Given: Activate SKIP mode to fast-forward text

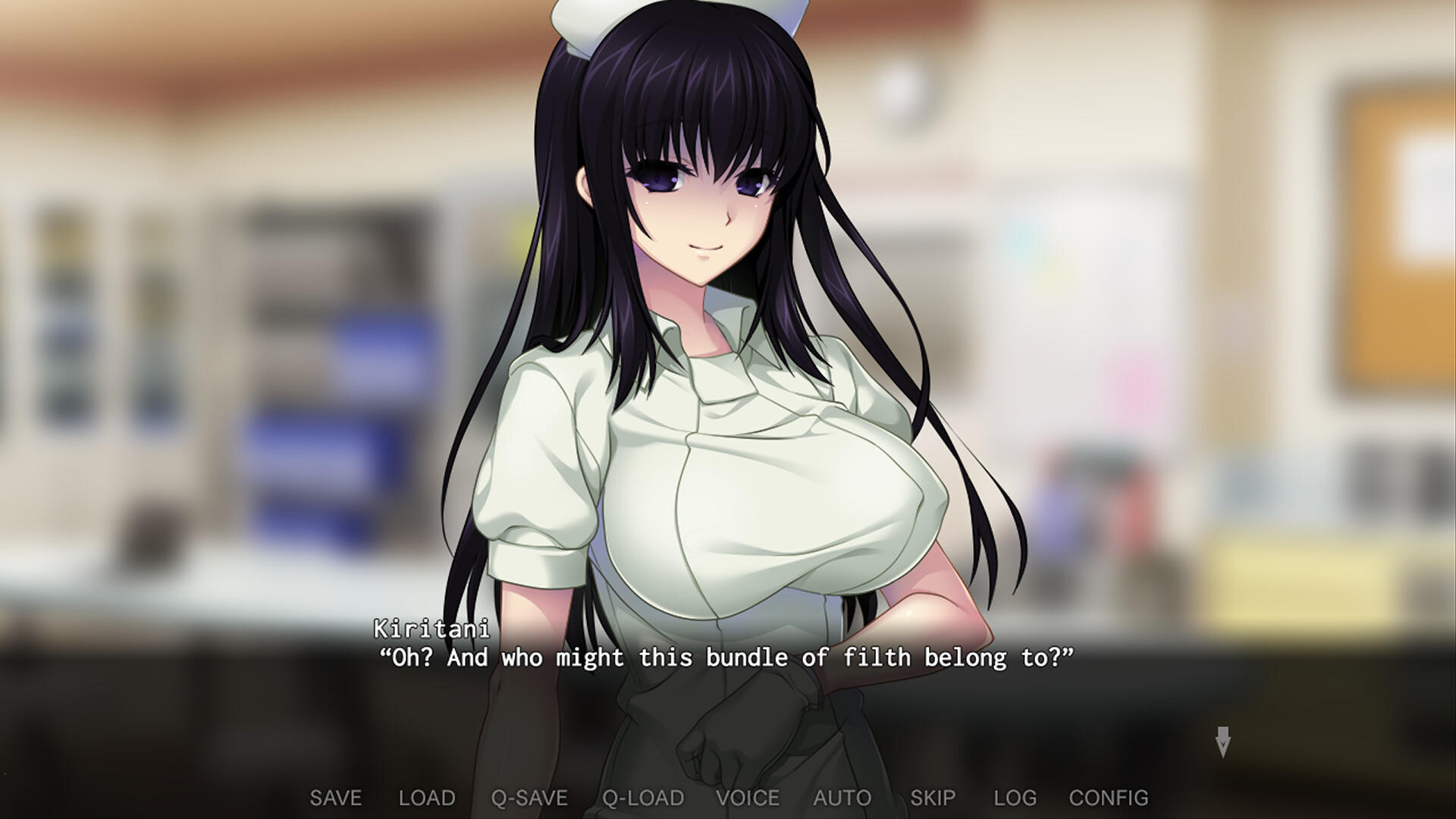Looking at the screenshot, I should coord(934,798).
